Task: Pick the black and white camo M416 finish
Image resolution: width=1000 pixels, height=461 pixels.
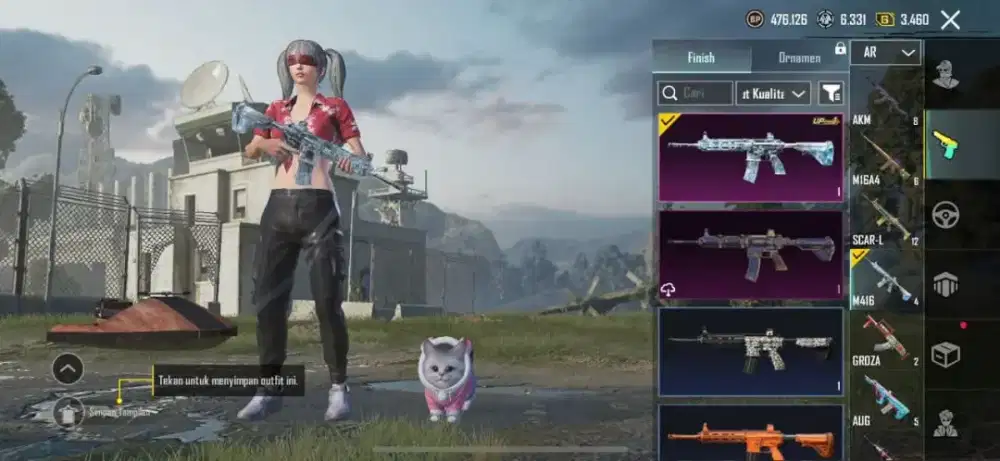Action: [750, 350]
